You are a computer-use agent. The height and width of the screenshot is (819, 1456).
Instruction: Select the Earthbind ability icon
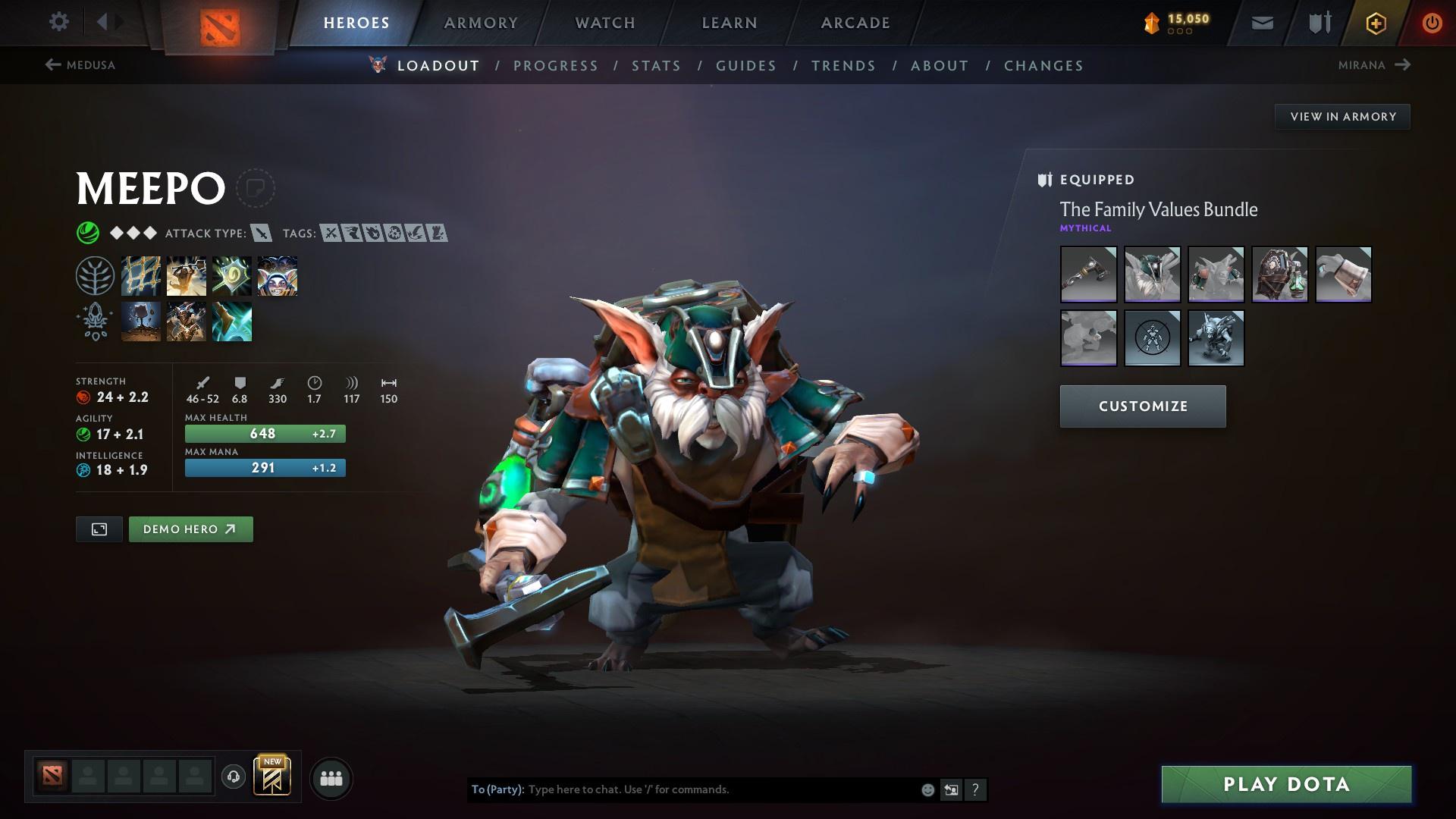click(x=141, y=275)
